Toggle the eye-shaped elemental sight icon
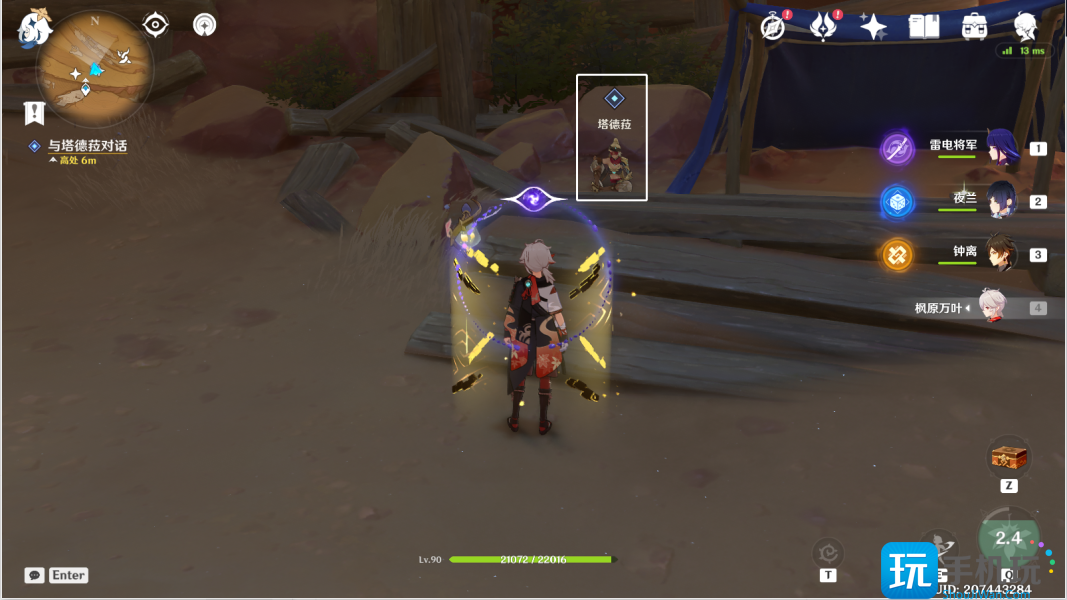 tap(156, 24)
